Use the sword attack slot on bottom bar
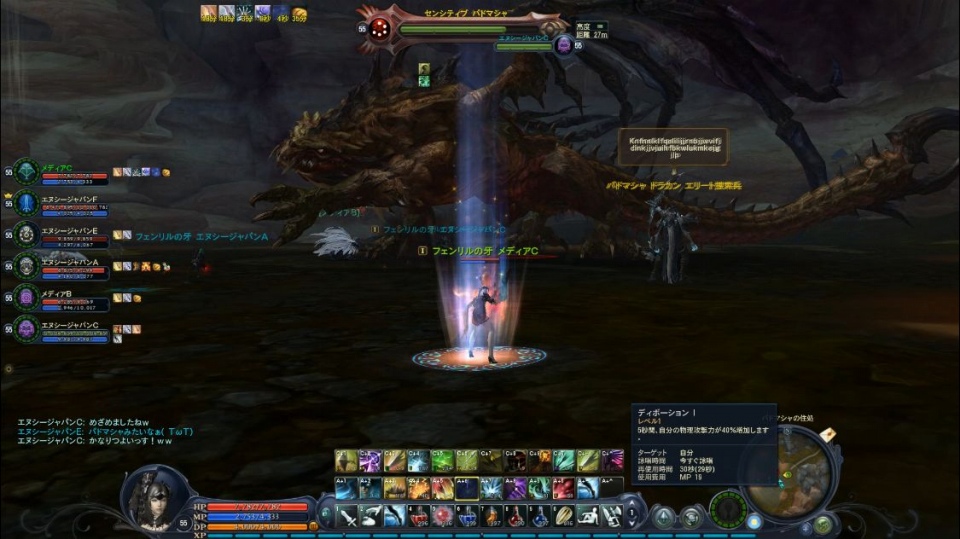The image size is (960, 539). pos(347,516)
